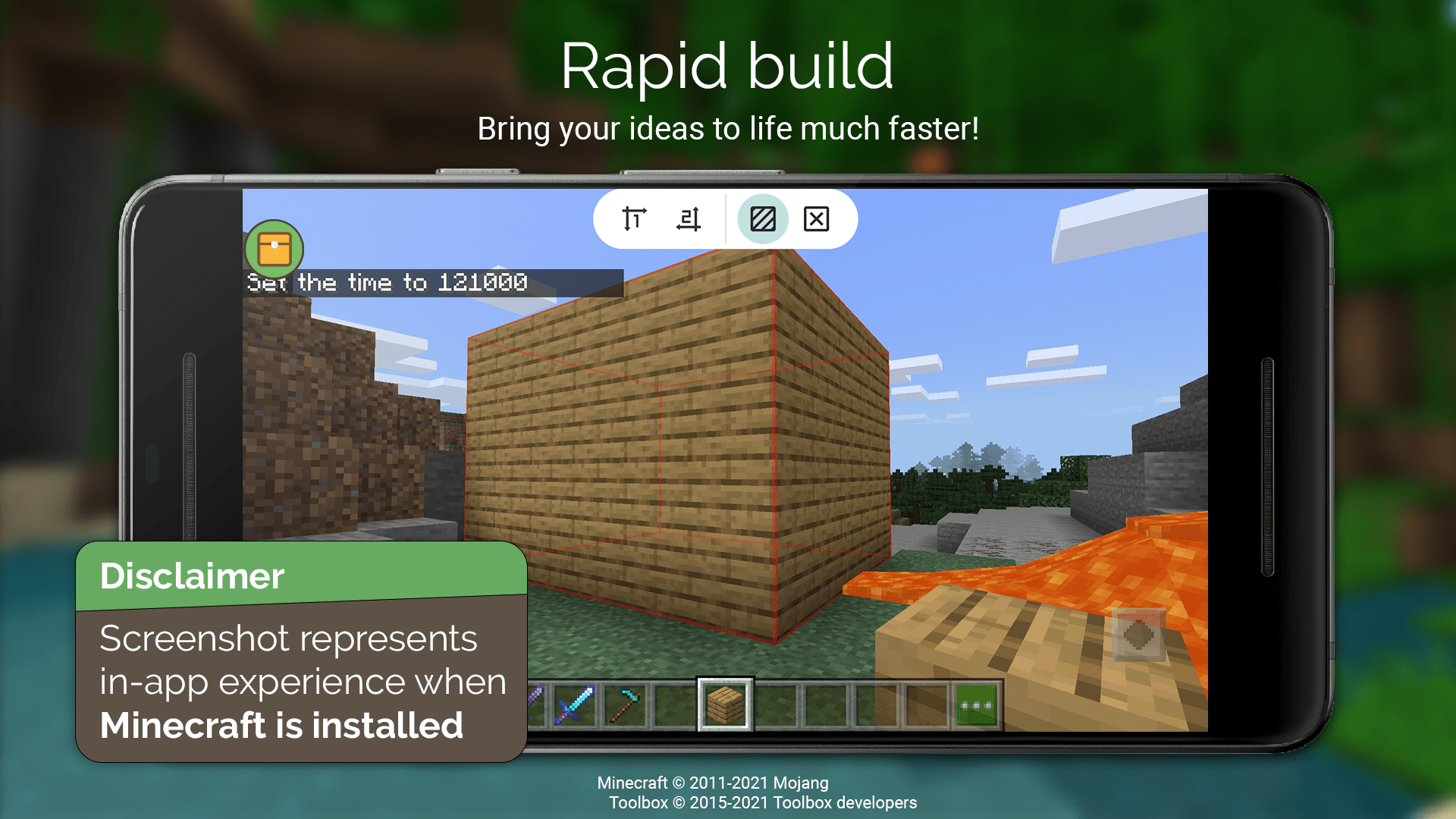Cancel the rapid build selection
The height and width of the screenshot is (819, 1456).
(817, 219)
